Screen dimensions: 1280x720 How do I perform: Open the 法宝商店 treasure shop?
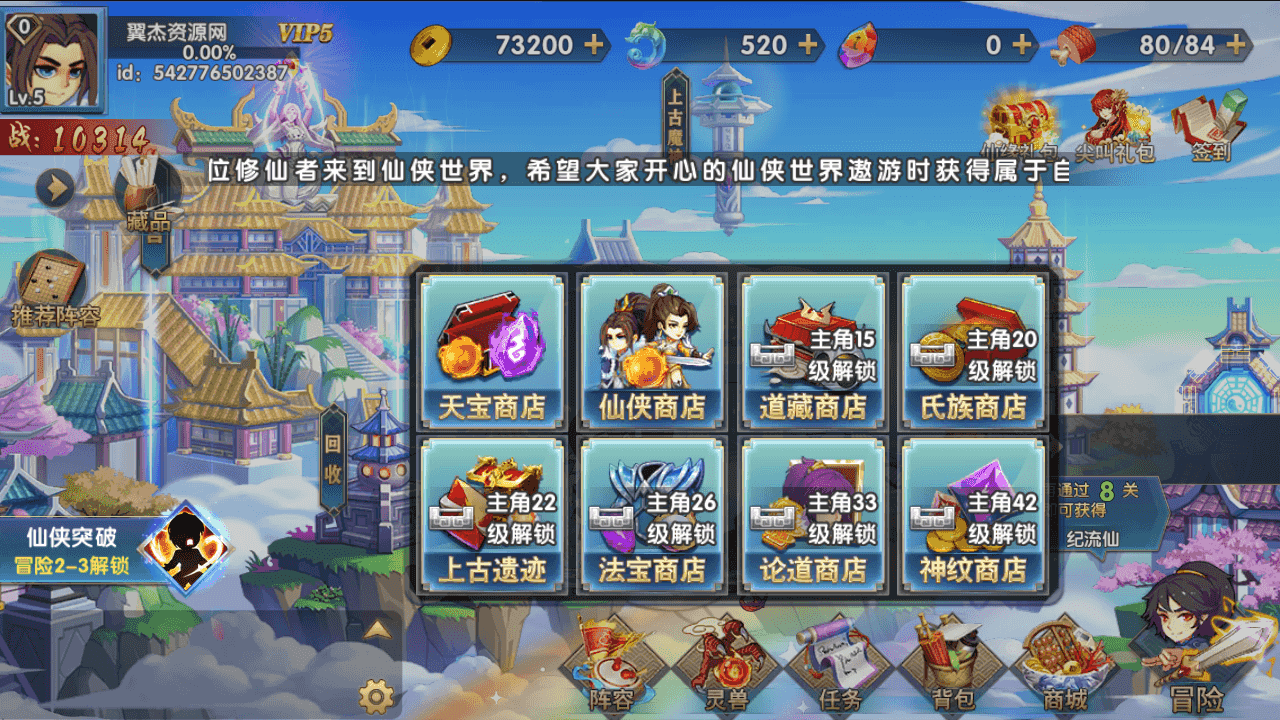652,515
